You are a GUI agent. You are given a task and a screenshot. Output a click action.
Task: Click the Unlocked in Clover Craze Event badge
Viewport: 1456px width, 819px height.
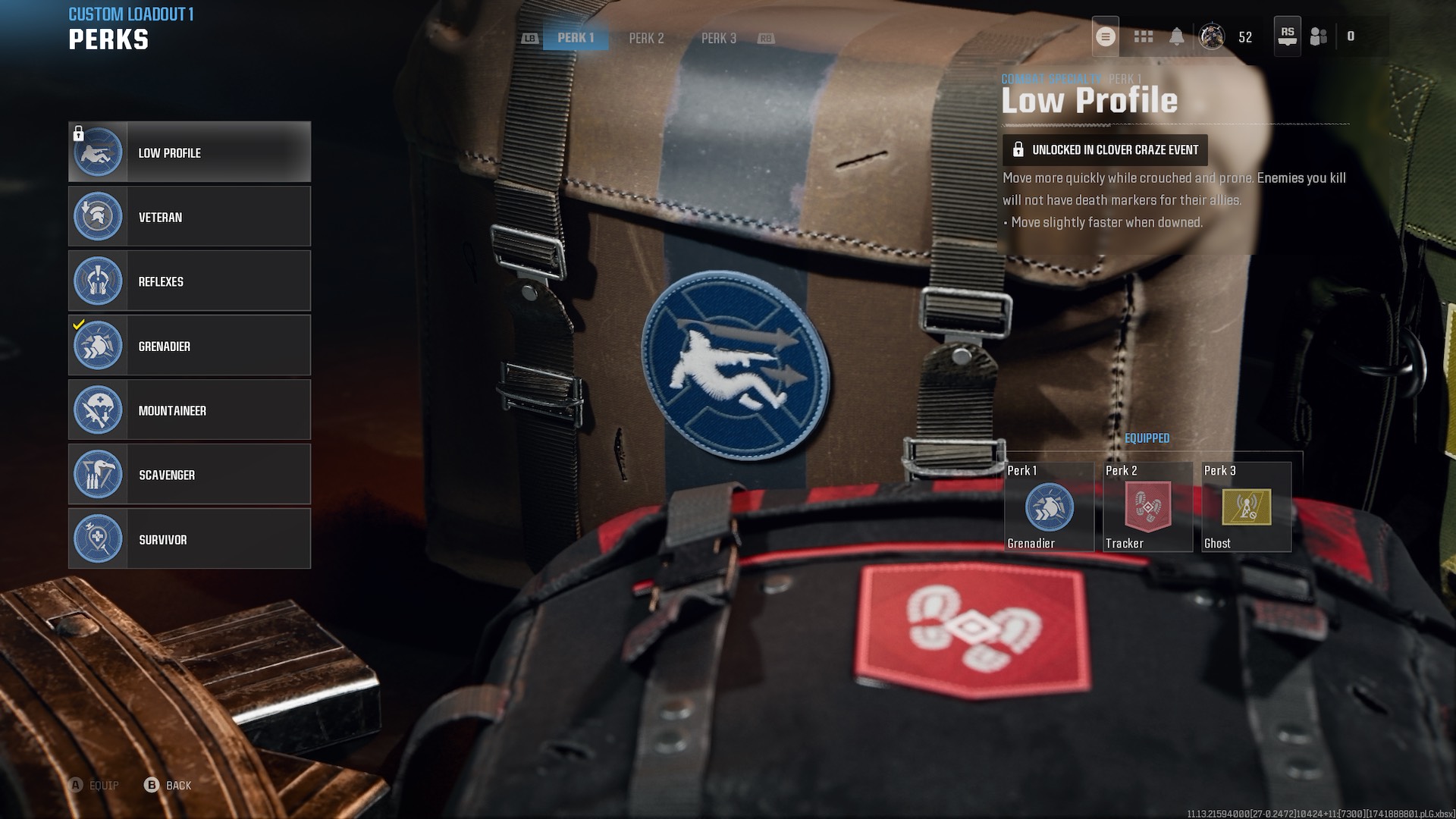(1104, 149)
